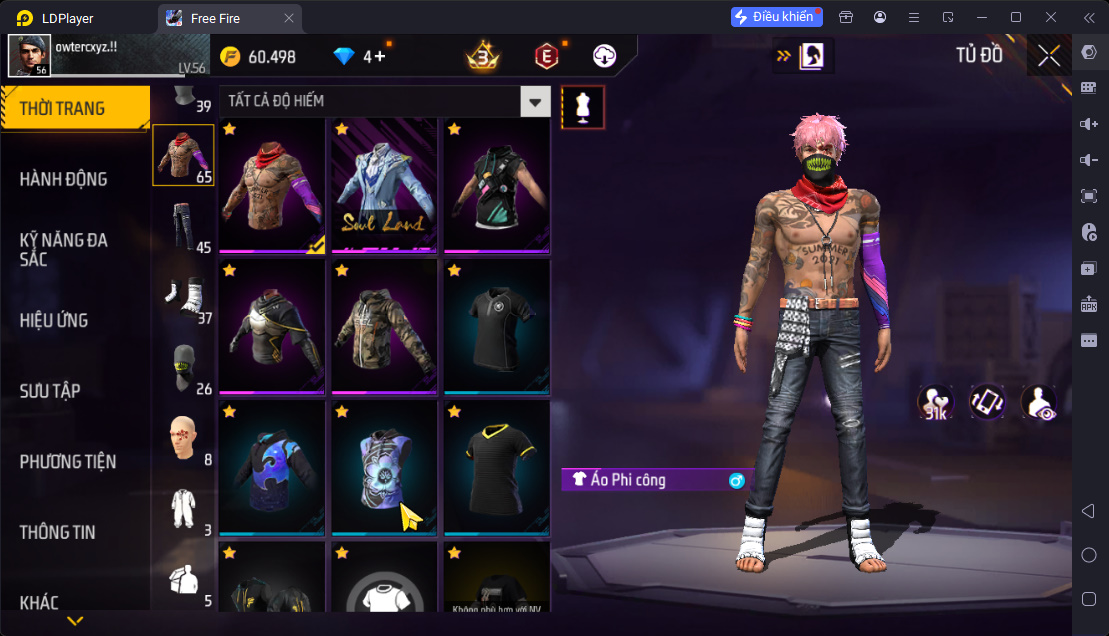Viewport: 1109px width, 636px height.
Task: Choose the shoes clothing category
Action: click(x=181, y=297)
